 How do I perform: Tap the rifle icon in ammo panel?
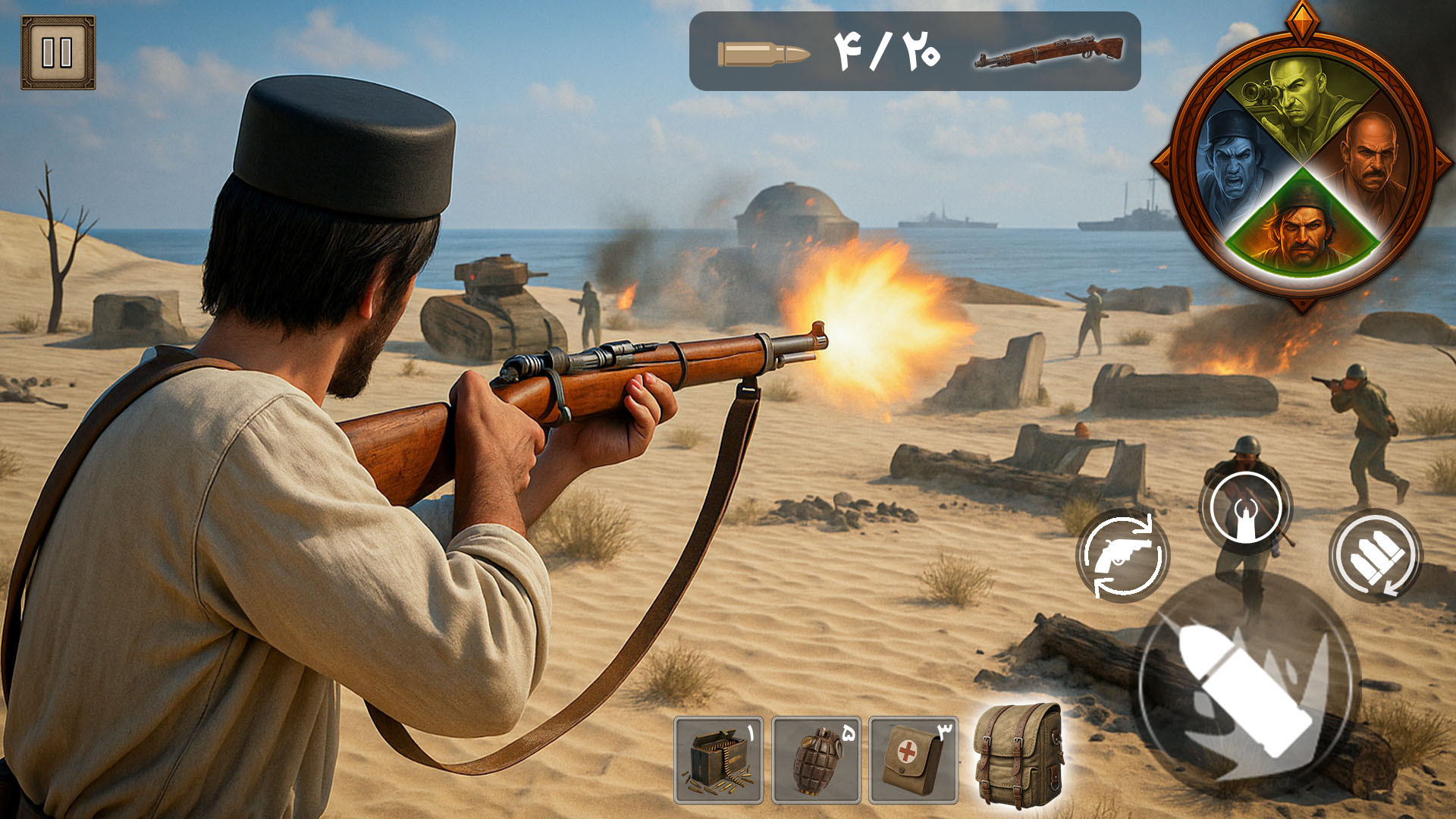(1048, 52)
